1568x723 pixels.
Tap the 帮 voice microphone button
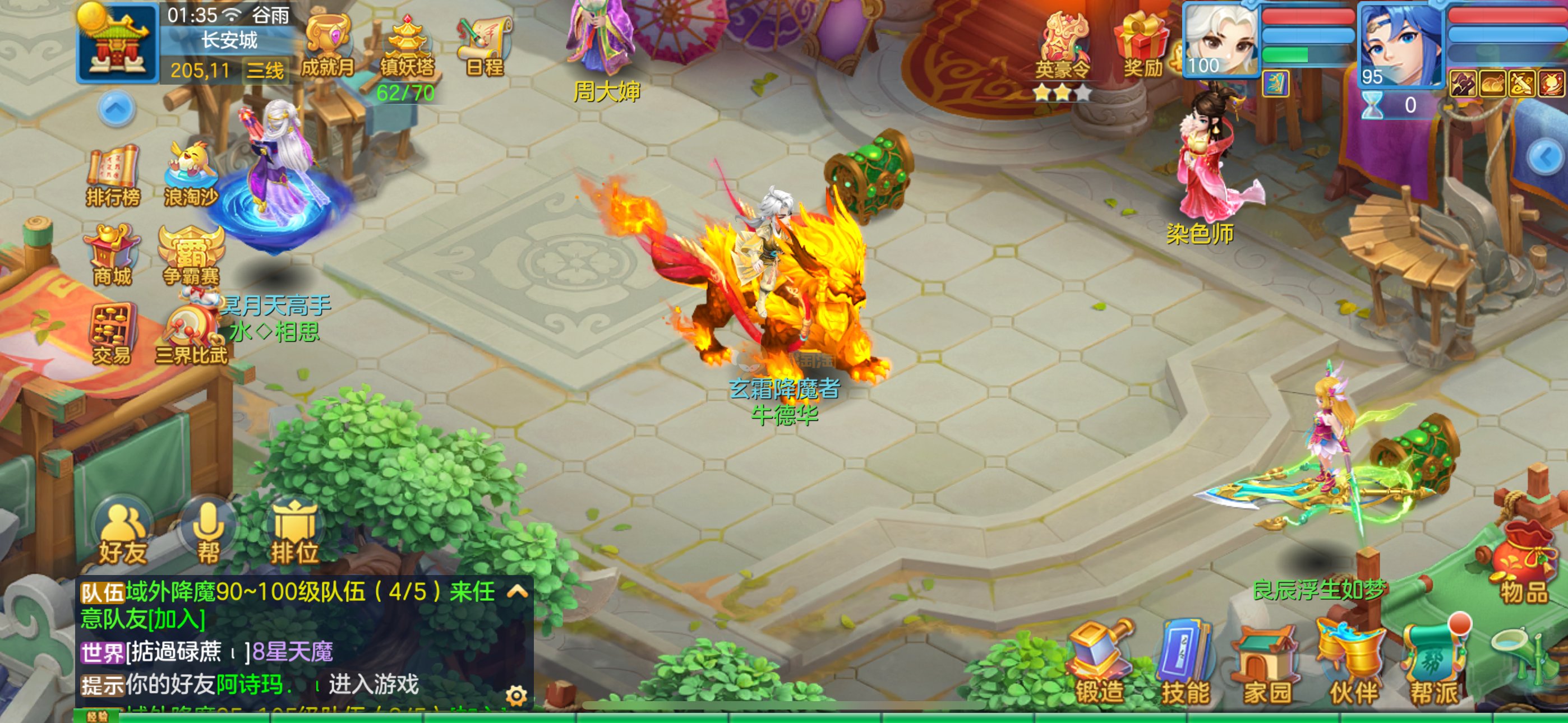(208, 533)
